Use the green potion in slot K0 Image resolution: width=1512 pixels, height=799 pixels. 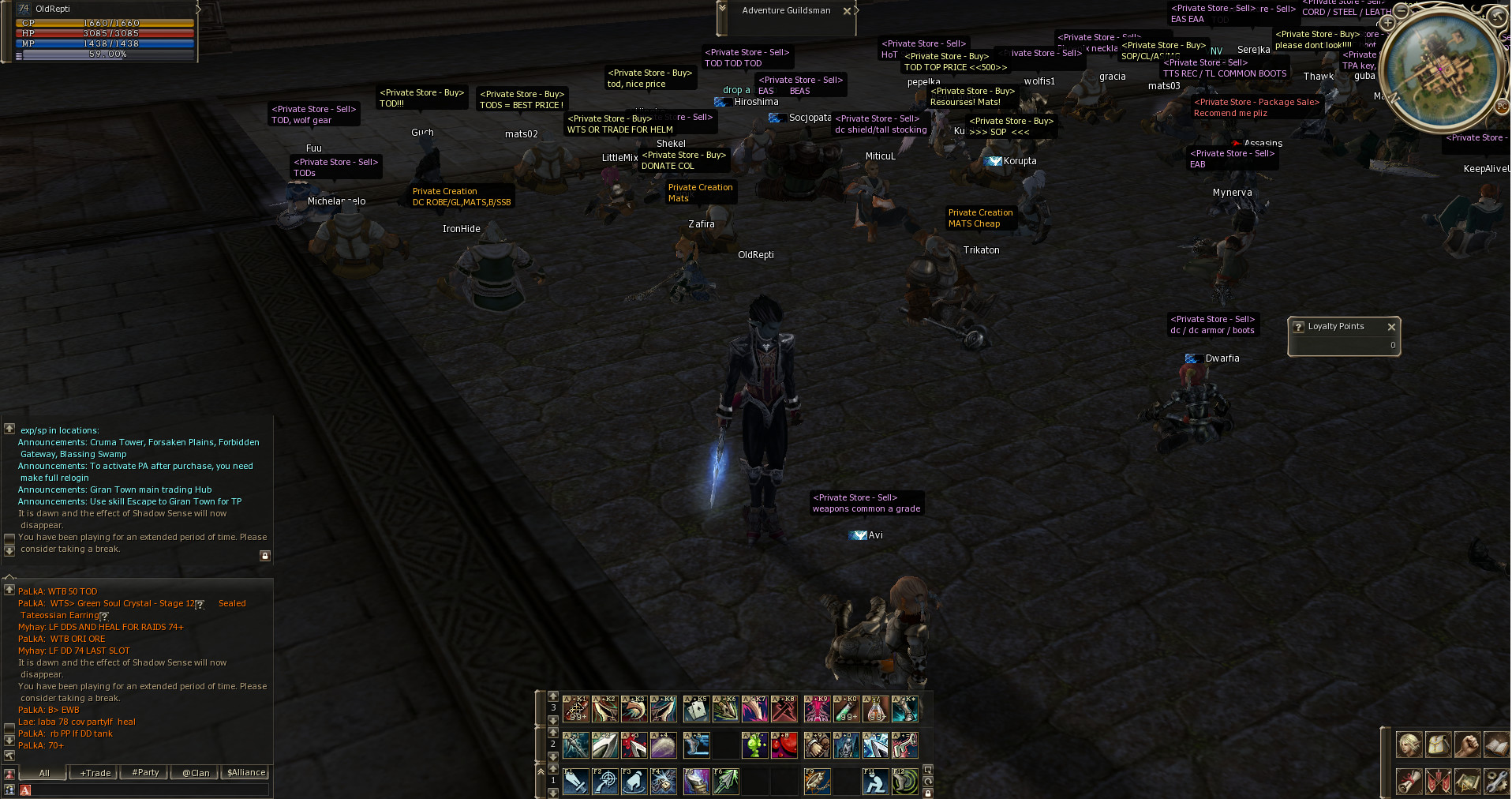pyautogui.click(x=846, y=709)
